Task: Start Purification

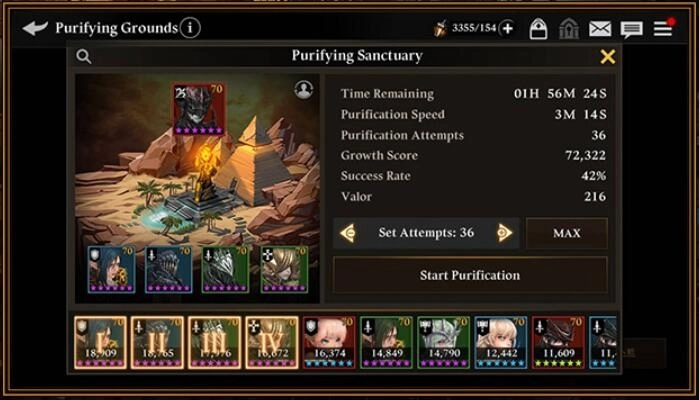Action: point(469,275)
